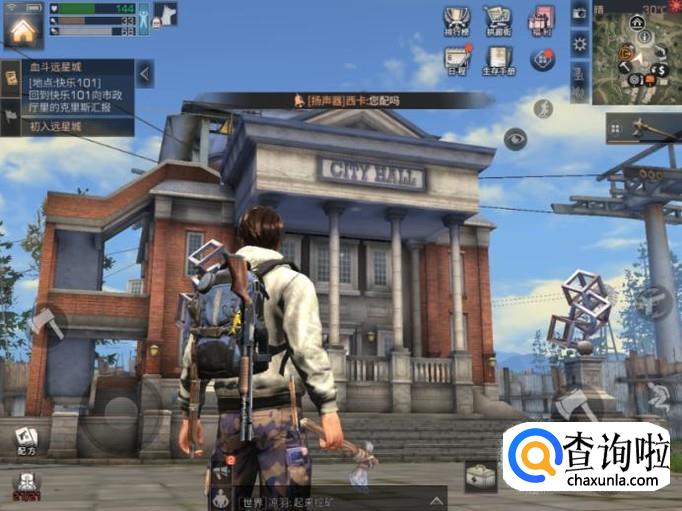Tap the camera screenshot button
The height and width of the screenshot is (511, 682).
(x=579, y=13)
